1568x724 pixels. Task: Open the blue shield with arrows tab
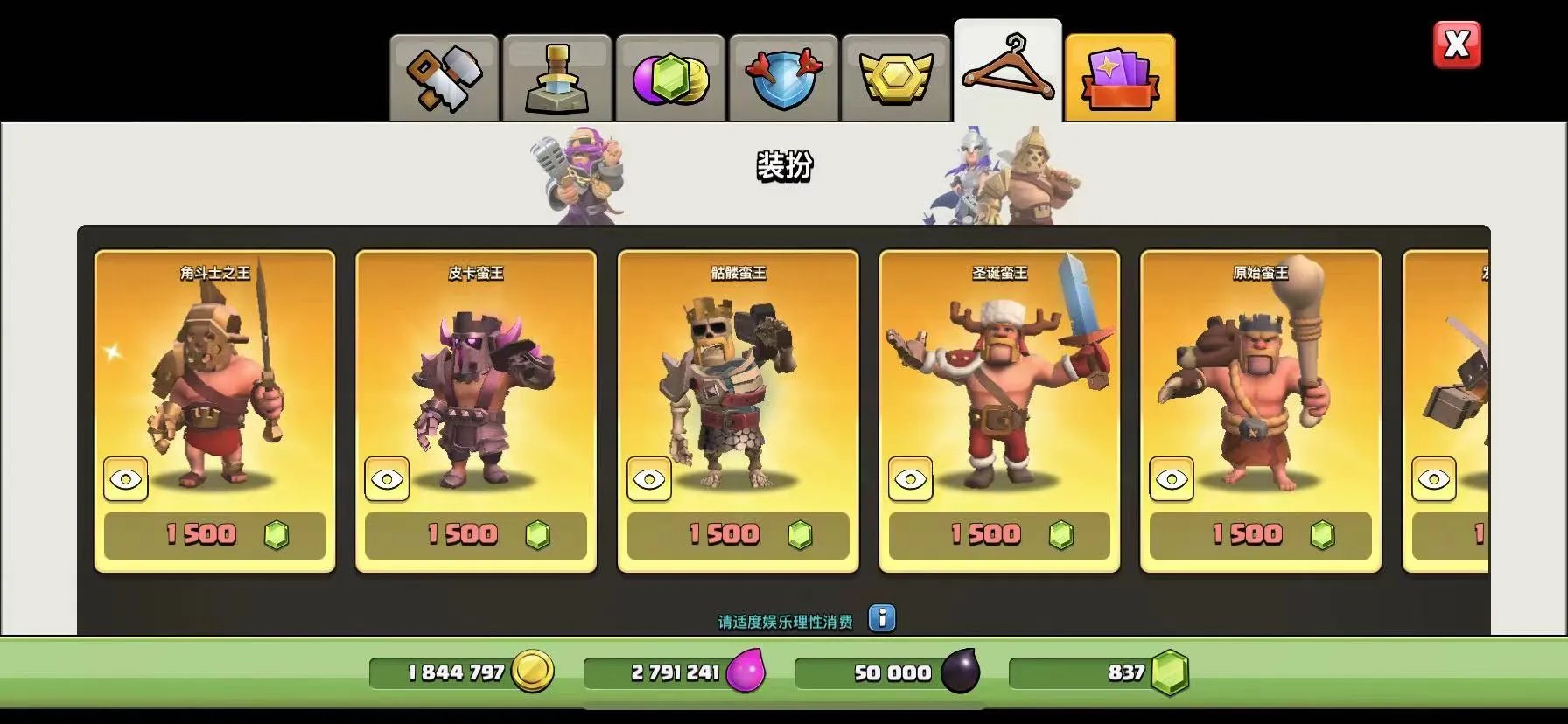(x=783, y=79)
